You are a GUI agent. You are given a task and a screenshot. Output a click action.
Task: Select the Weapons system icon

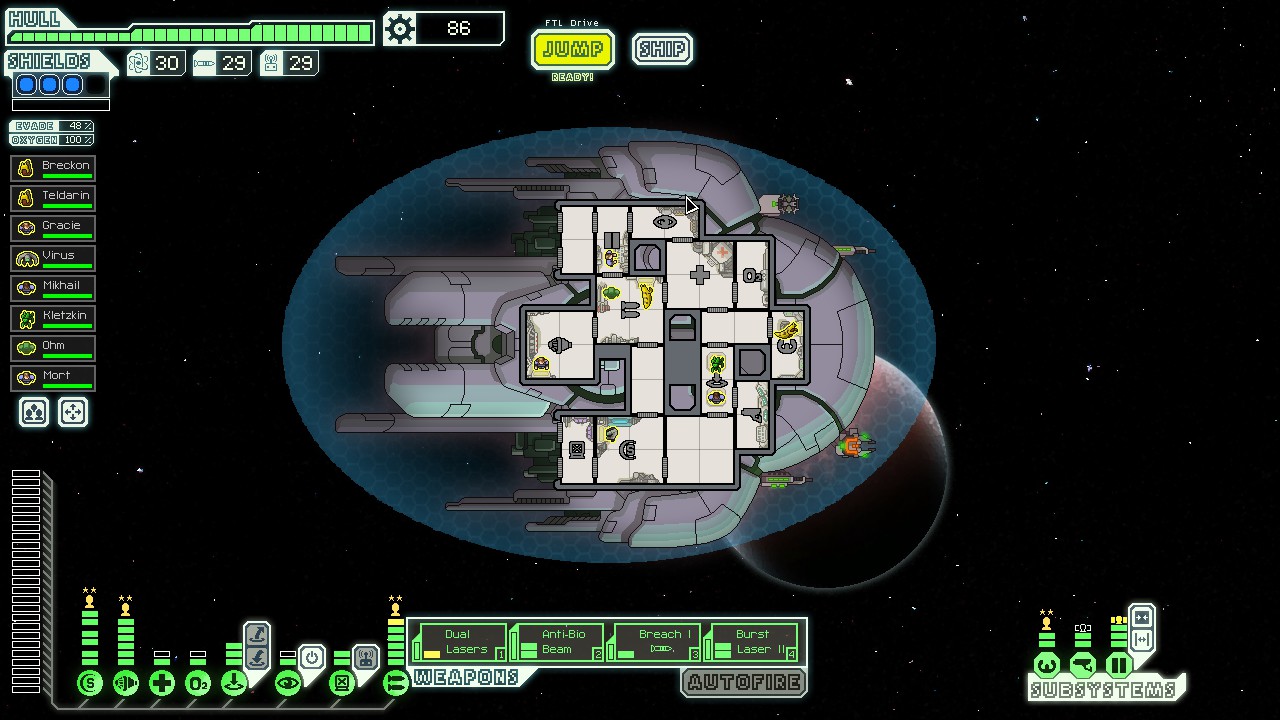(x=395, y=681)
